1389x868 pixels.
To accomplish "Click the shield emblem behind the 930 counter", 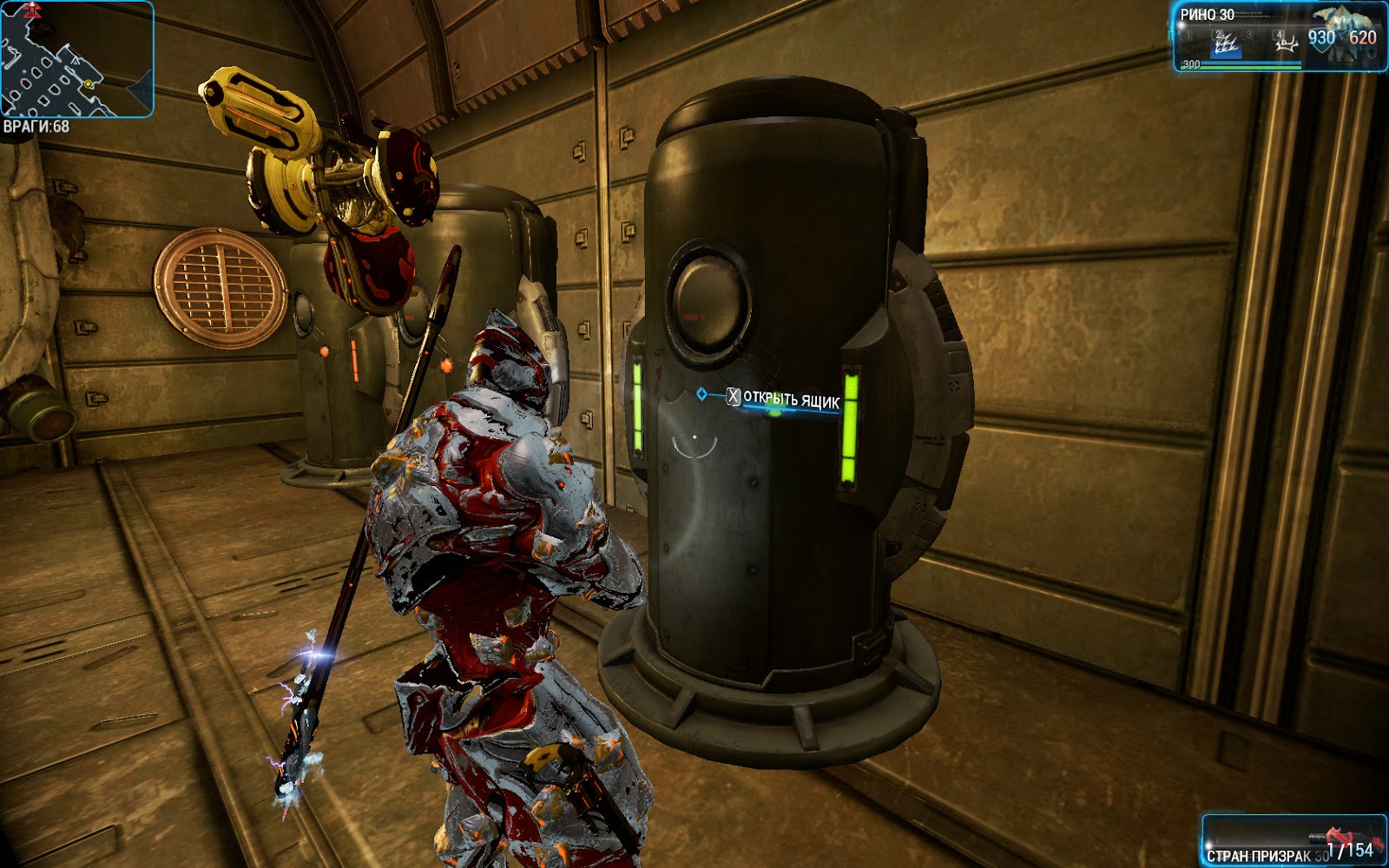I will click(x=1320, y=43).
